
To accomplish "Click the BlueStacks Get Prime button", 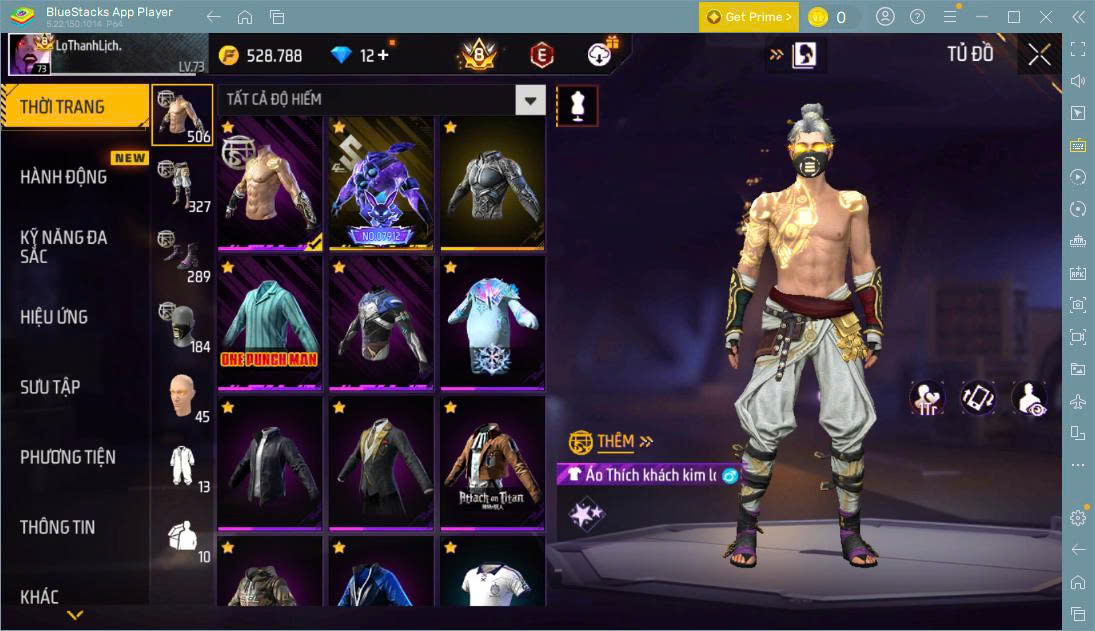I will [x=748, y=17].
